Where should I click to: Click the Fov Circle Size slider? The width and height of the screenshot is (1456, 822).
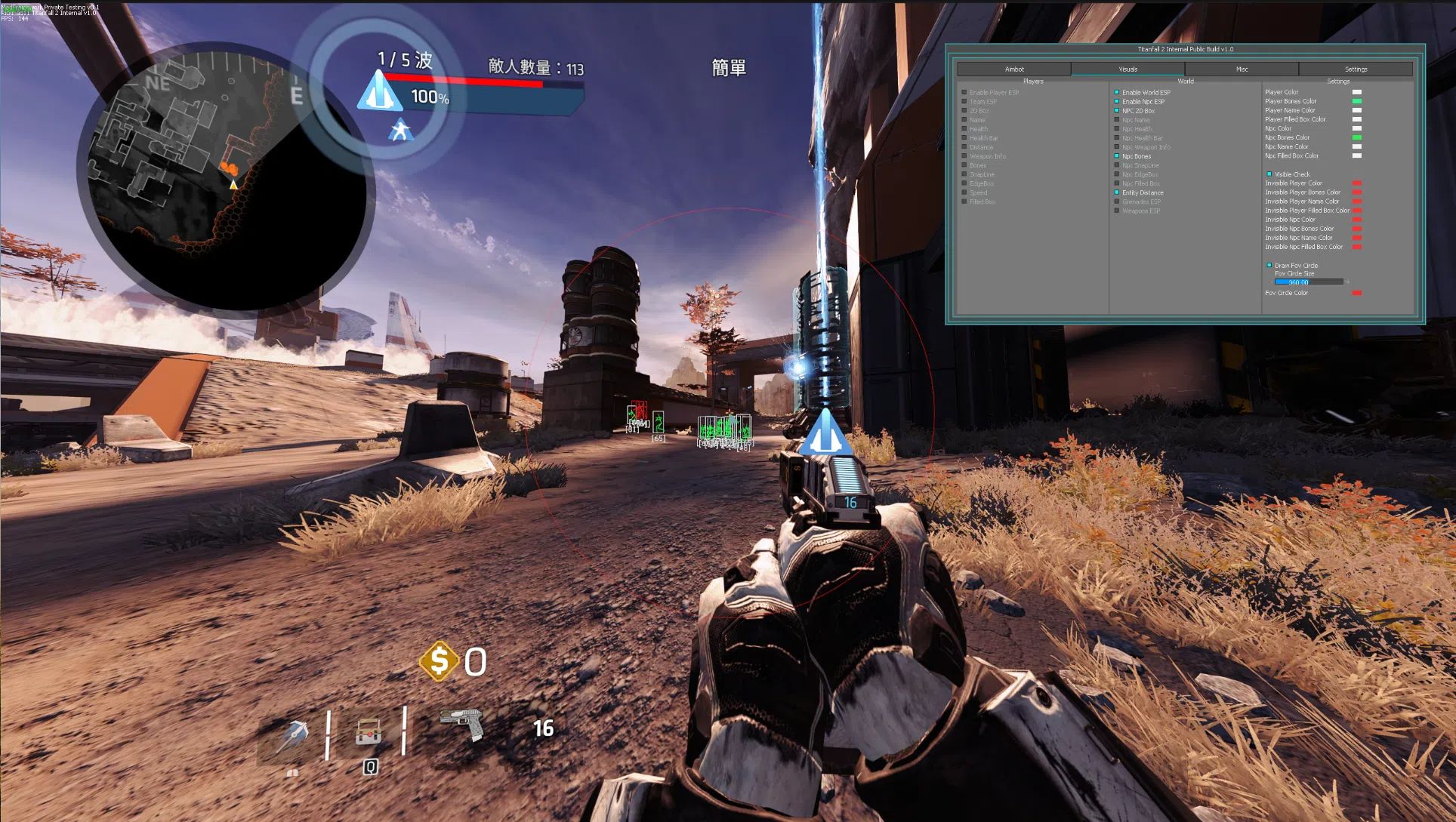pyautogui.click(x=1309, y=282)
